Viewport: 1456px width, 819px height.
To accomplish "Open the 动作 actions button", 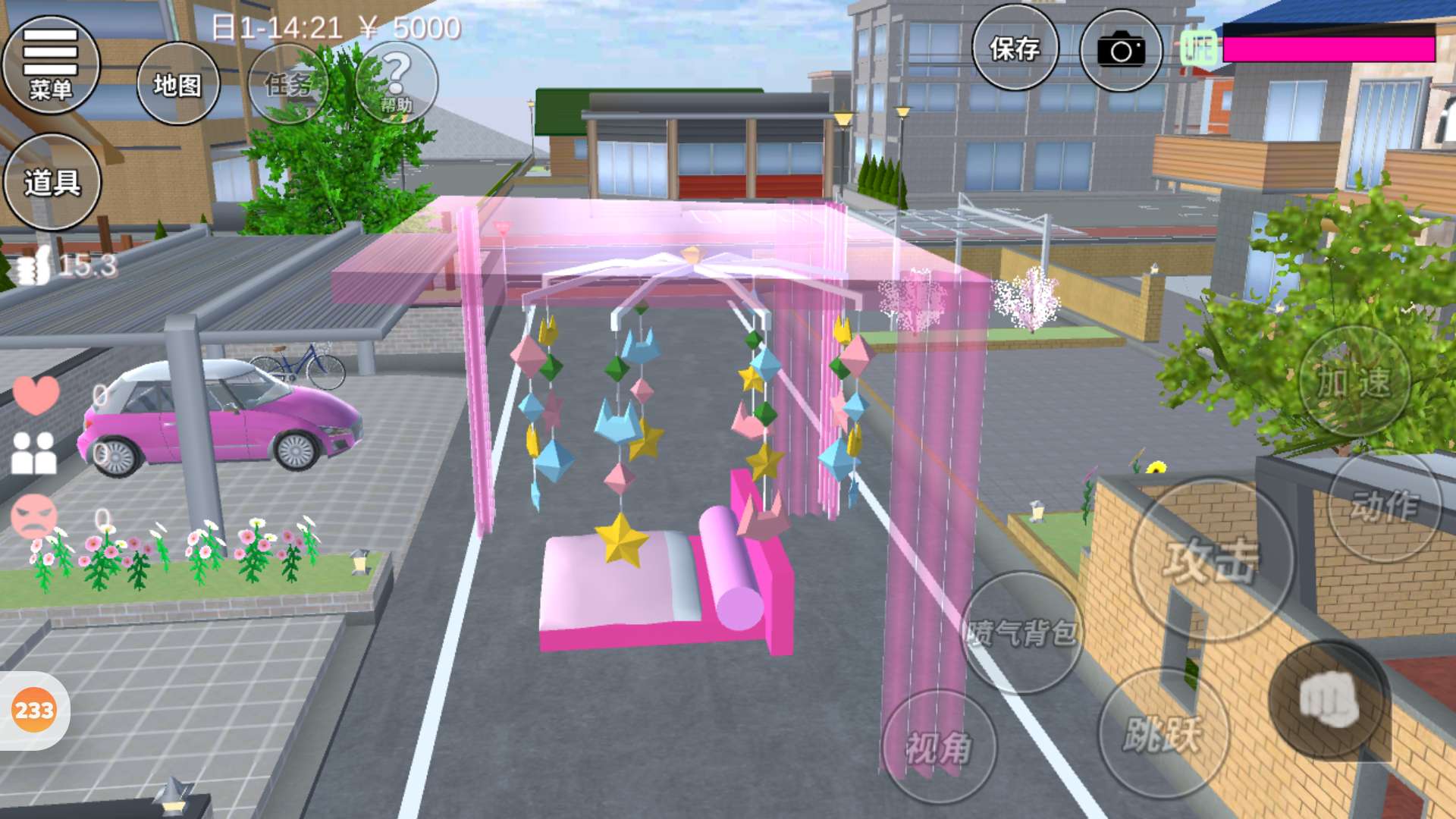I will (x=1384, y=506).
